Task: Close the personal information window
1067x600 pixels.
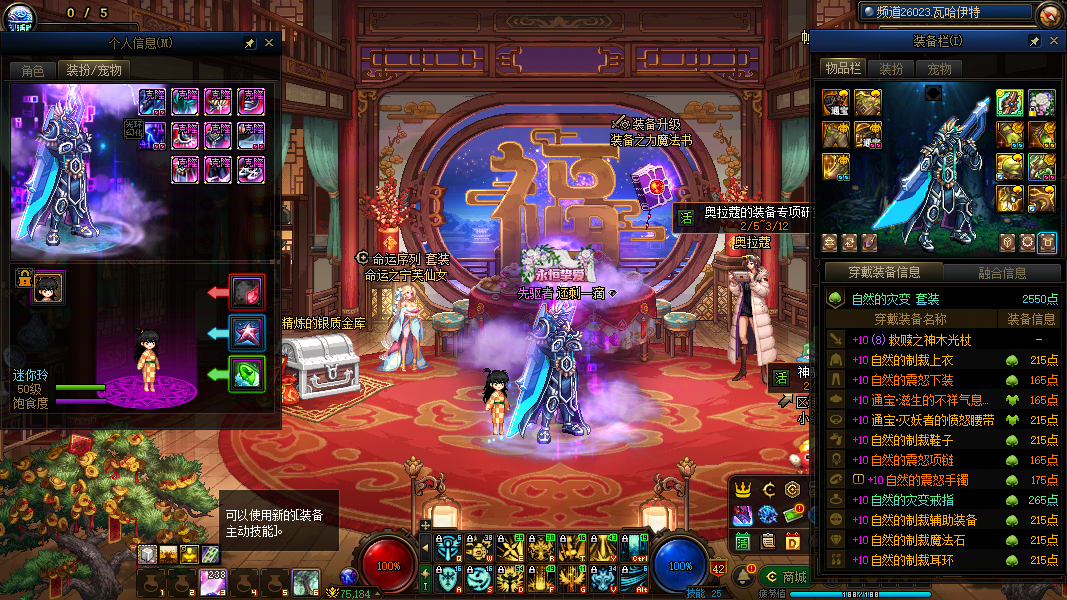Action: pyautogui.click(x=269, y=44)
